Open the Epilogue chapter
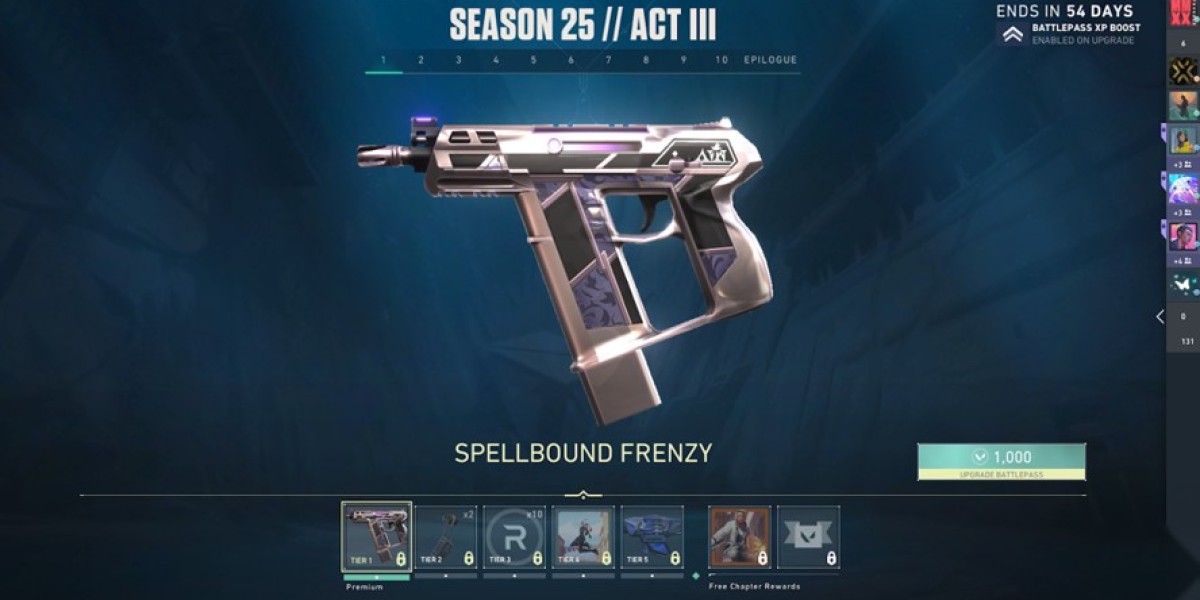This screenshot has height=600, width=1200. 770,60
